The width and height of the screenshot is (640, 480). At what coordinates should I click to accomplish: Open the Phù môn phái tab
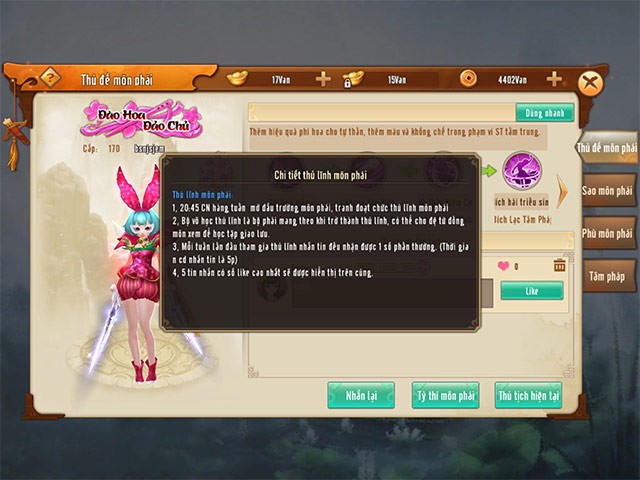click(608, 233)
